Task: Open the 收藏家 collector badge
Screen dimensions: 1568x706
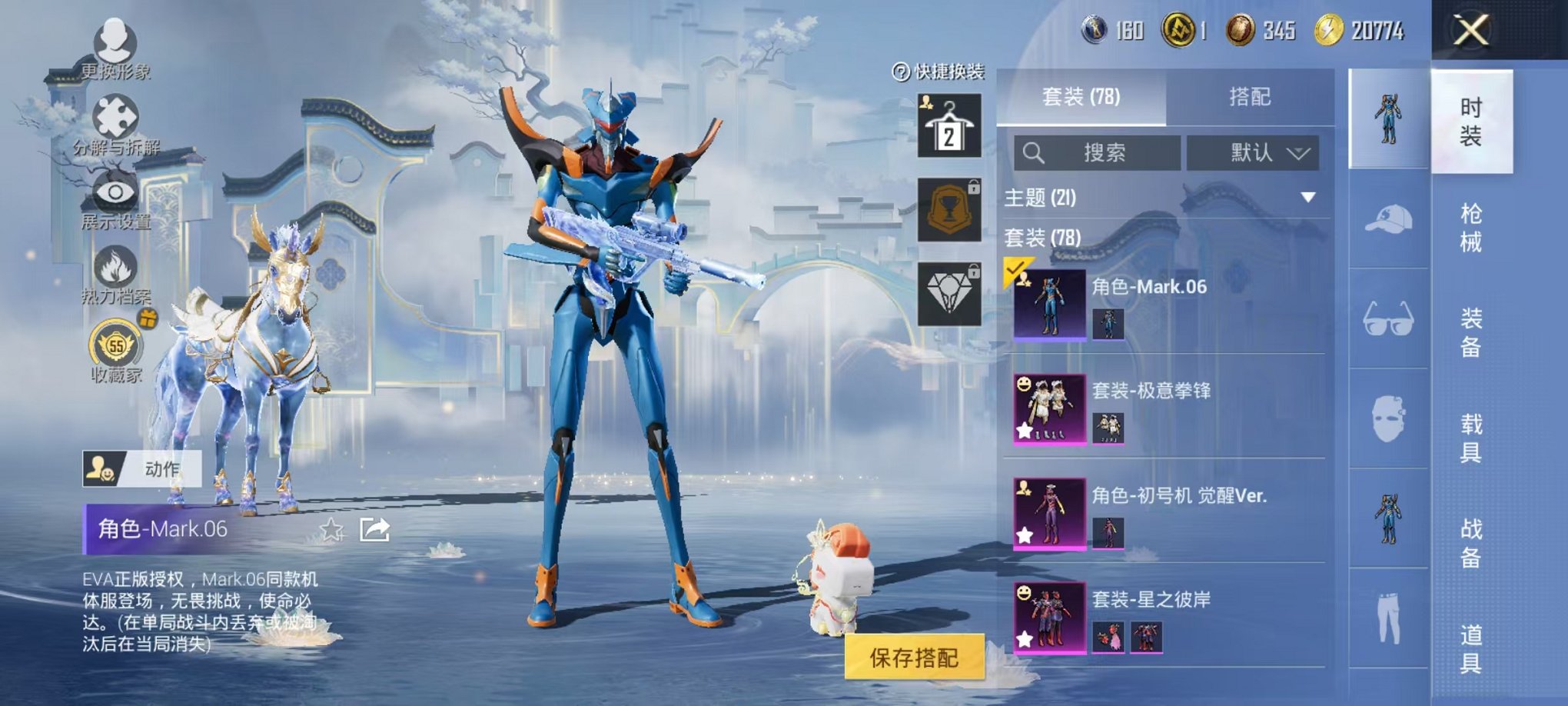Action: click(116, 348)
